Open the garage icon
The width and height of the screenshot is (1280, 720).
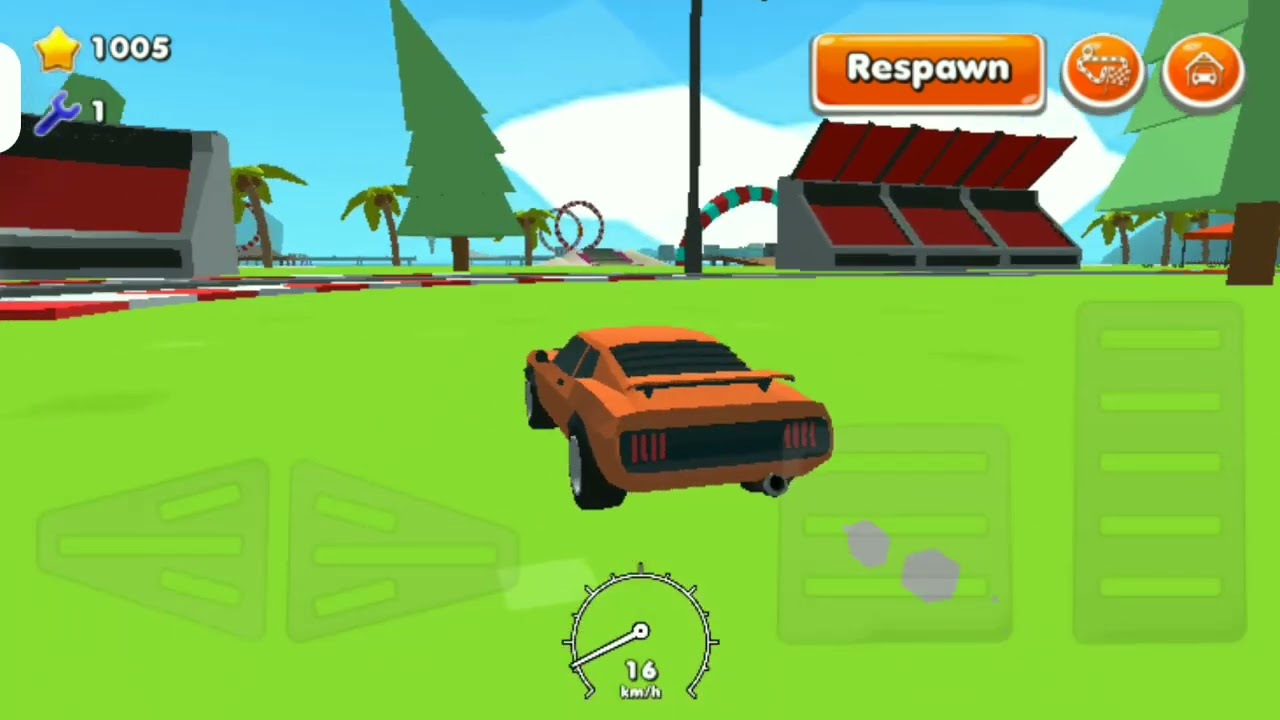pyautogui.click(x=1203, y=68)
